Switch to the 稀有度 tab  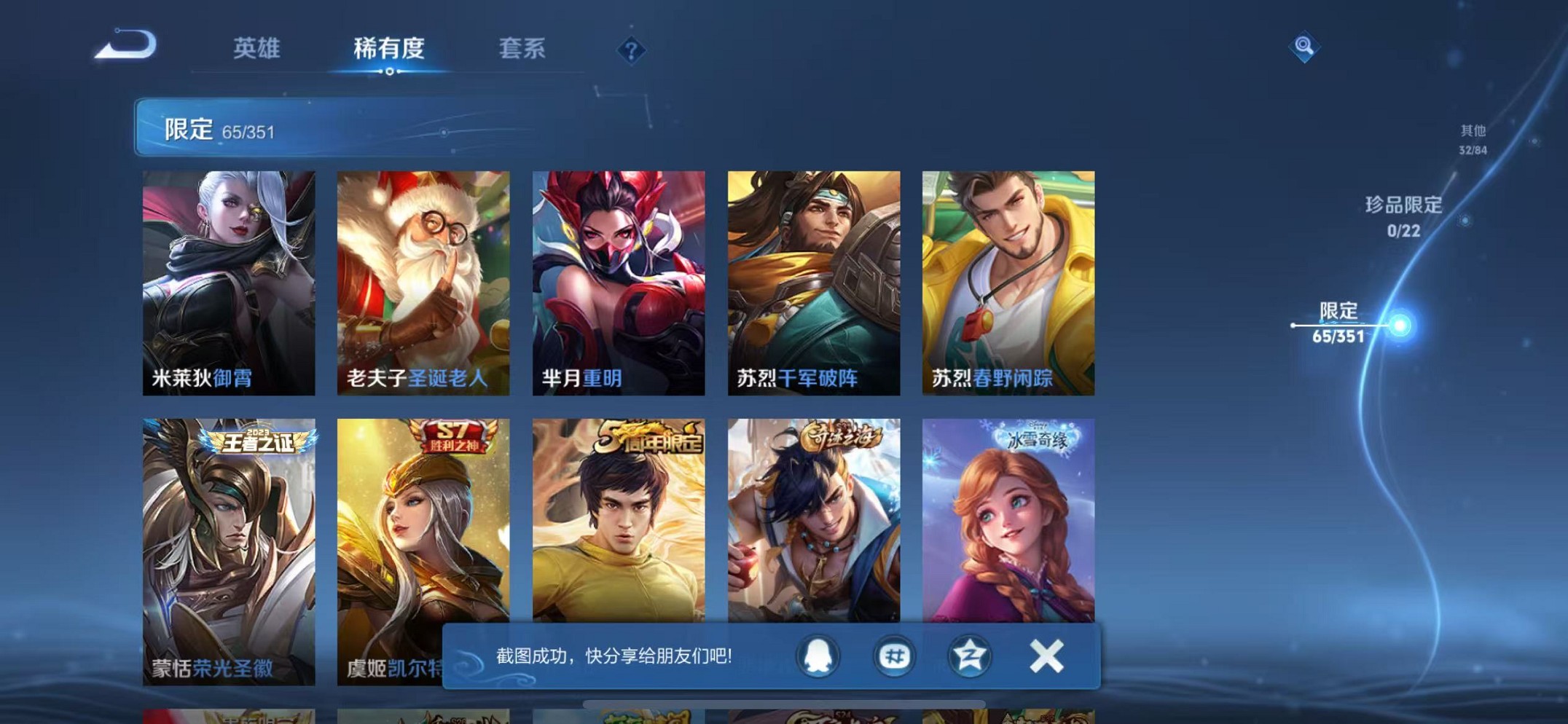391,49
